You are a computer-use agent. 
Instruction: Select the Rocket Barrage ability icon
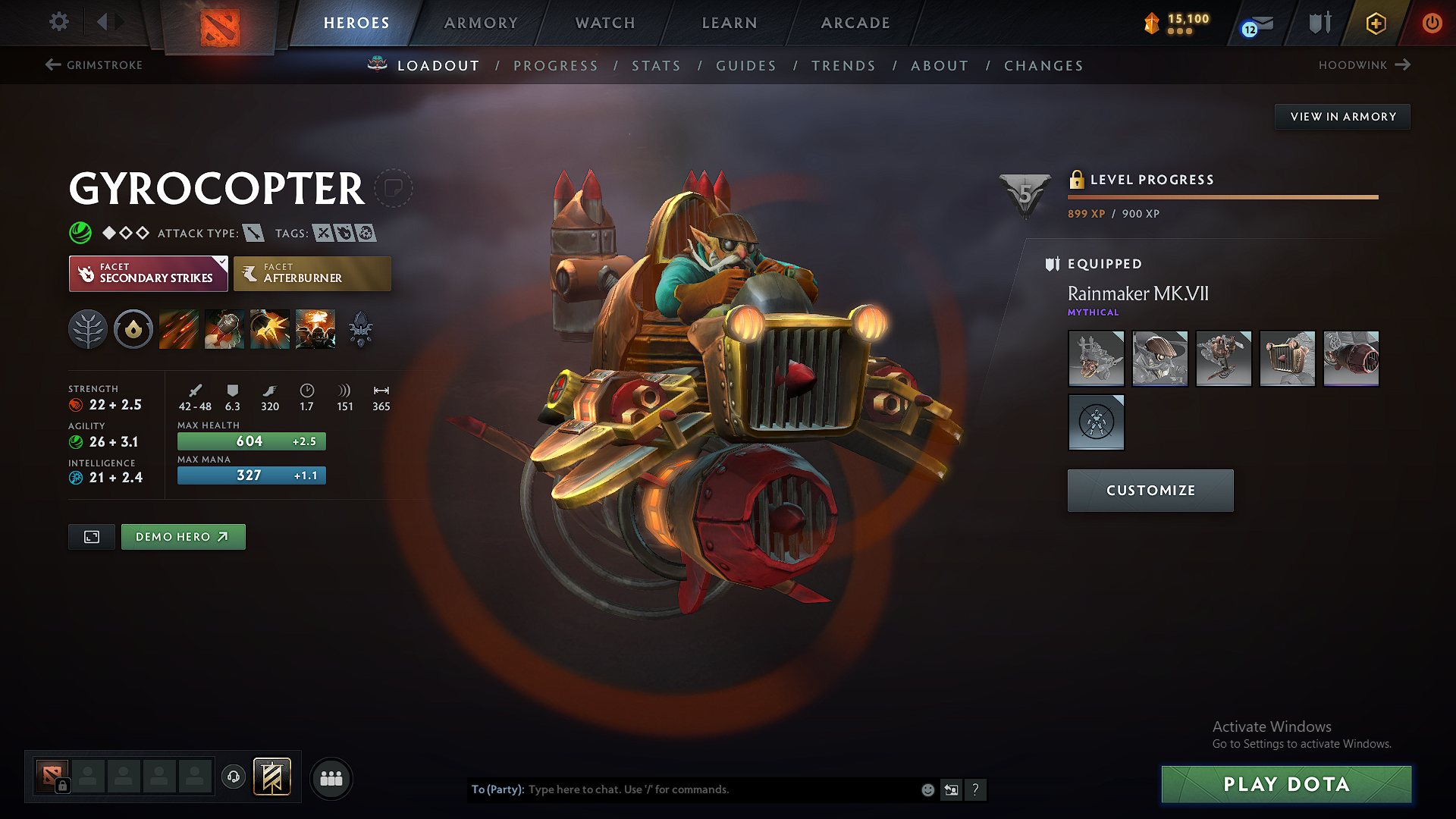[178, 328]
